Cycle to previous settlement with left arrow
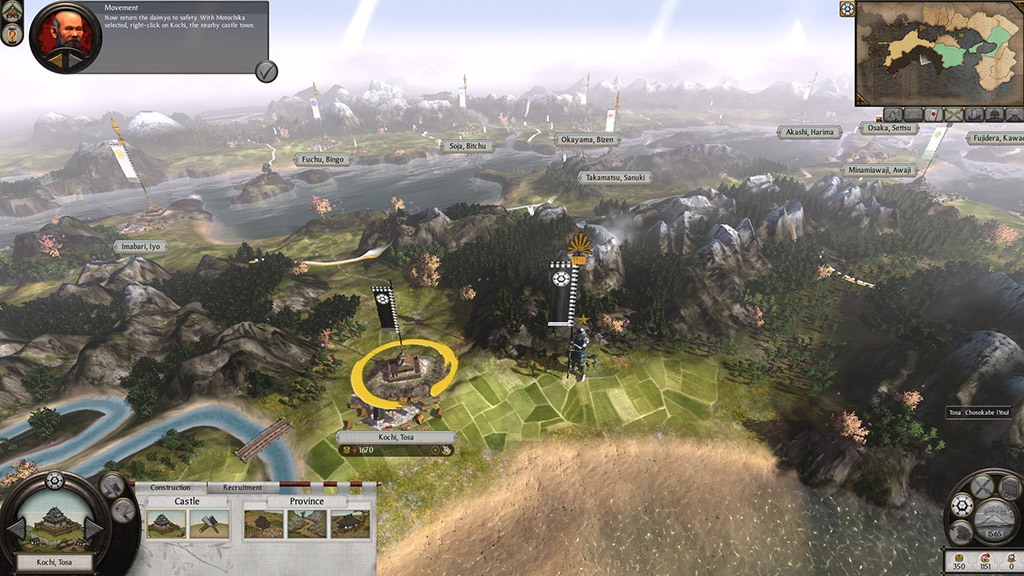 pos(17,527)
